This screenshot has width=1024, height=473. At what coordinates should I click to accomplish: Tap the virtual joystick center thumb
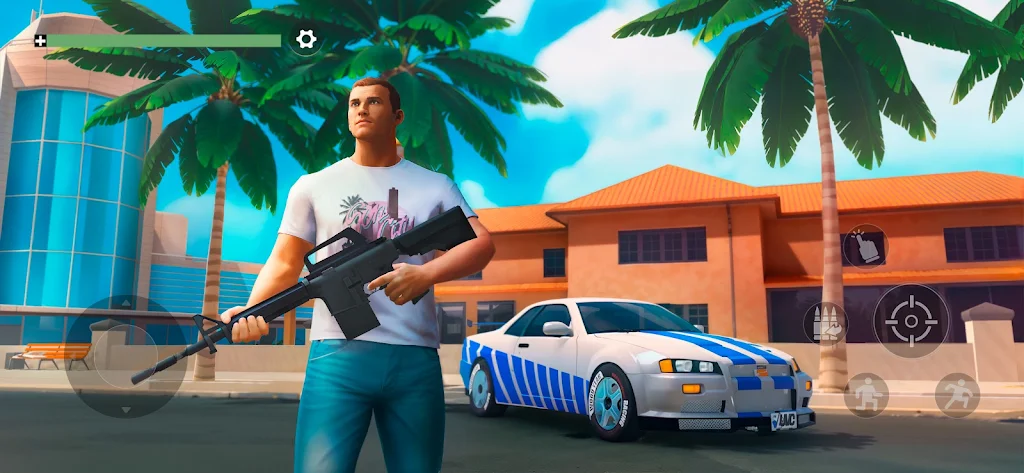coord(125,356)
